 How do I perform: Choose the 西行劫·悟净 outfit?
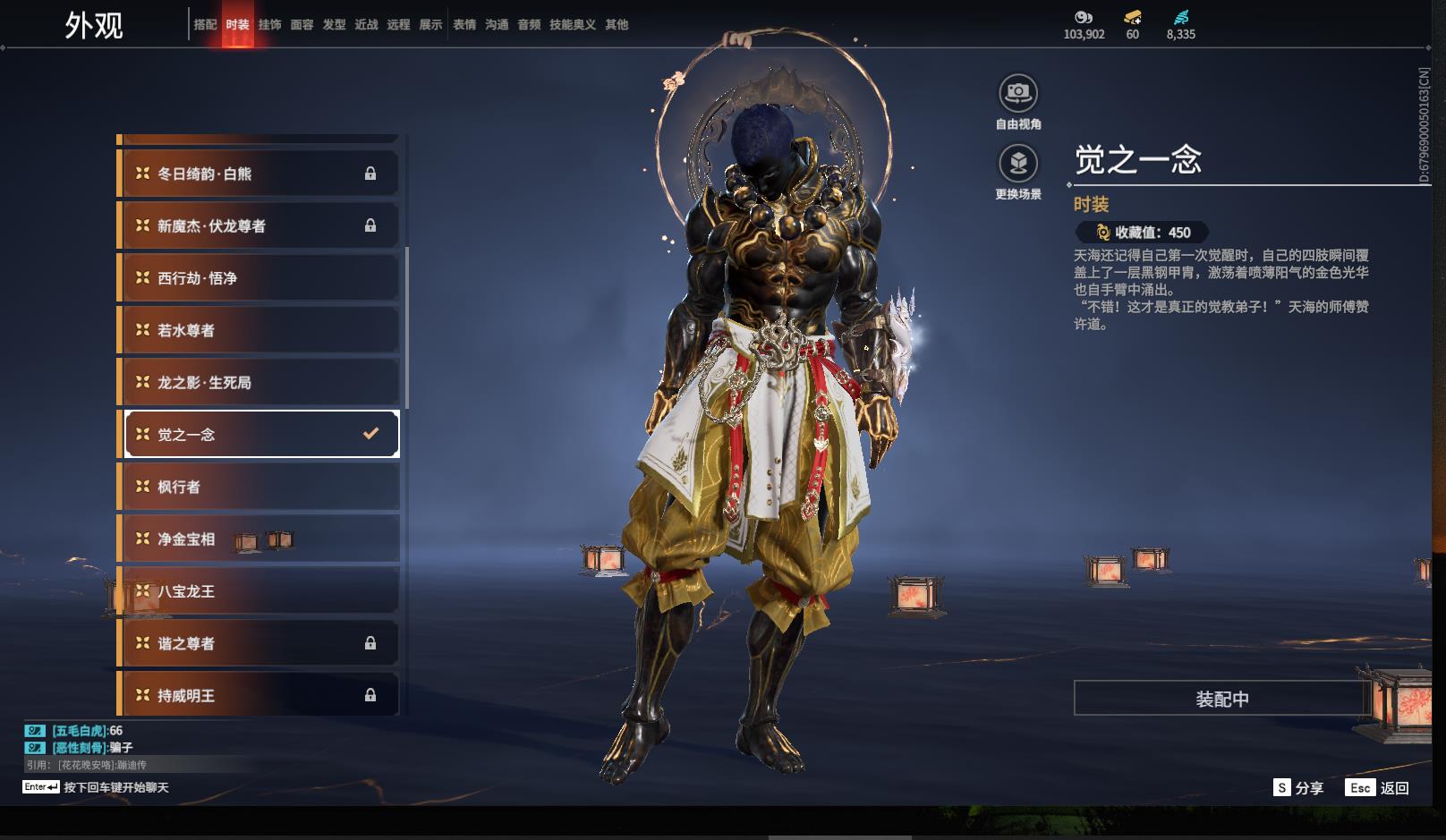(259, 278)
